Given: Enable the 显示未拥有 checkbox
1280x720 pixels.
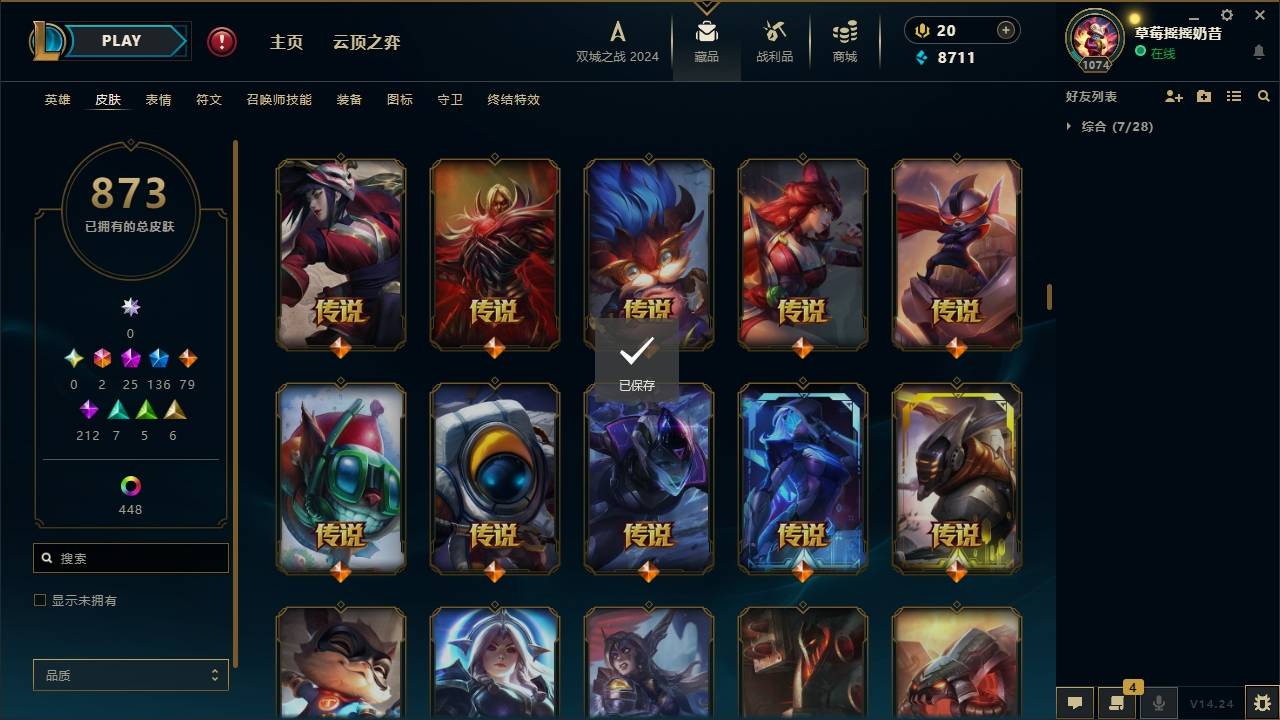Looking at the screenshot, I should tap(40, 600).
